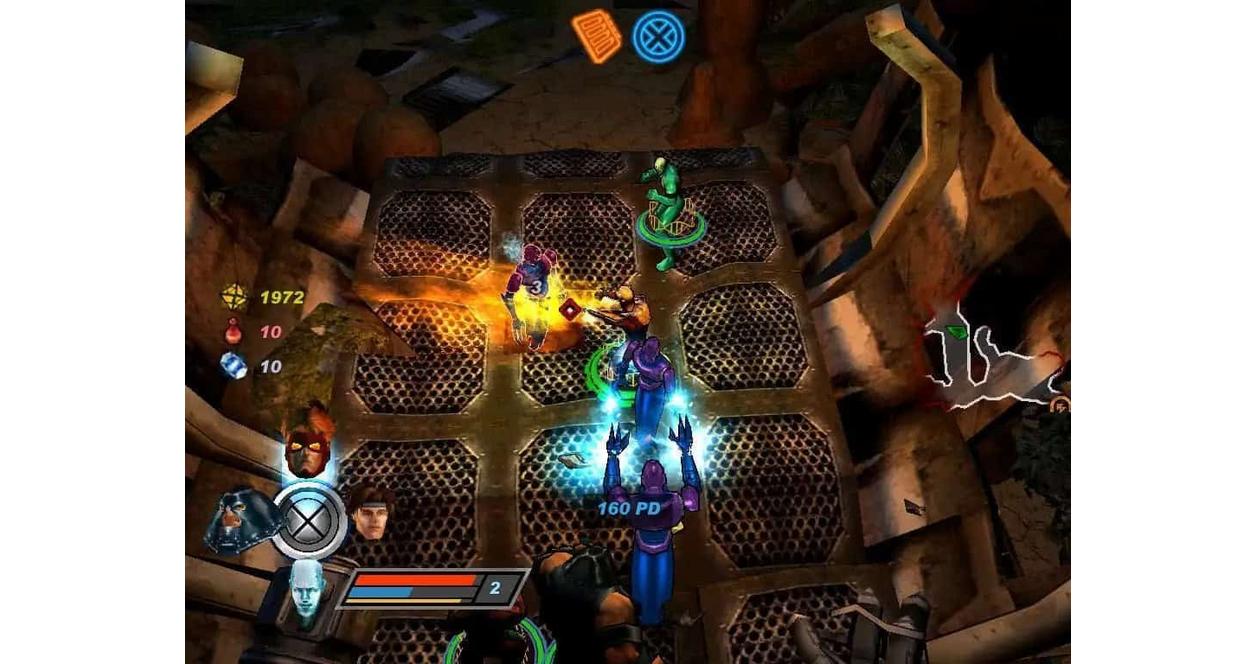
Task: Use the red health potion icon
Action: 233,331
